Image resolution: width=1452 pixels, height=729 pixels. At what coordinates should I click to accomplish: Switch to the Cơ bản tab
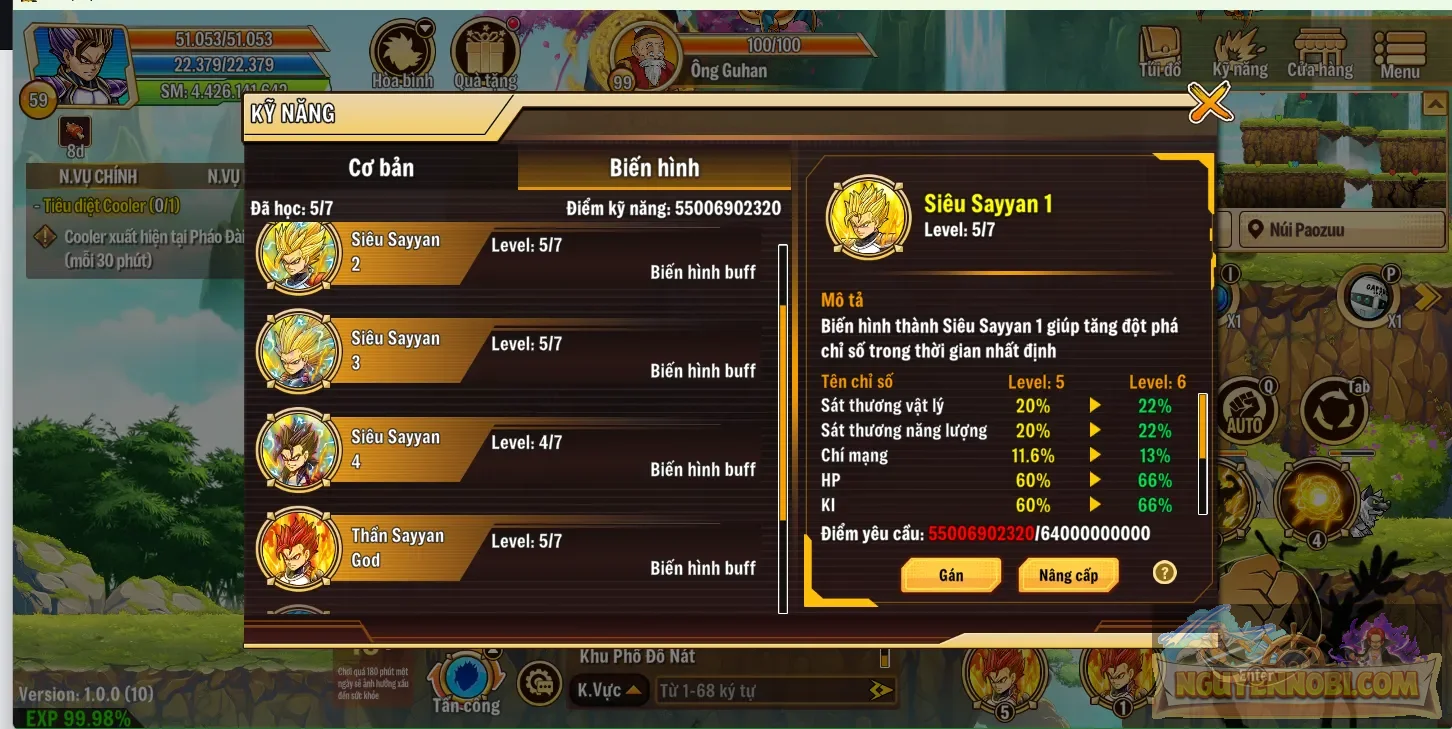[x=383, y=168]
